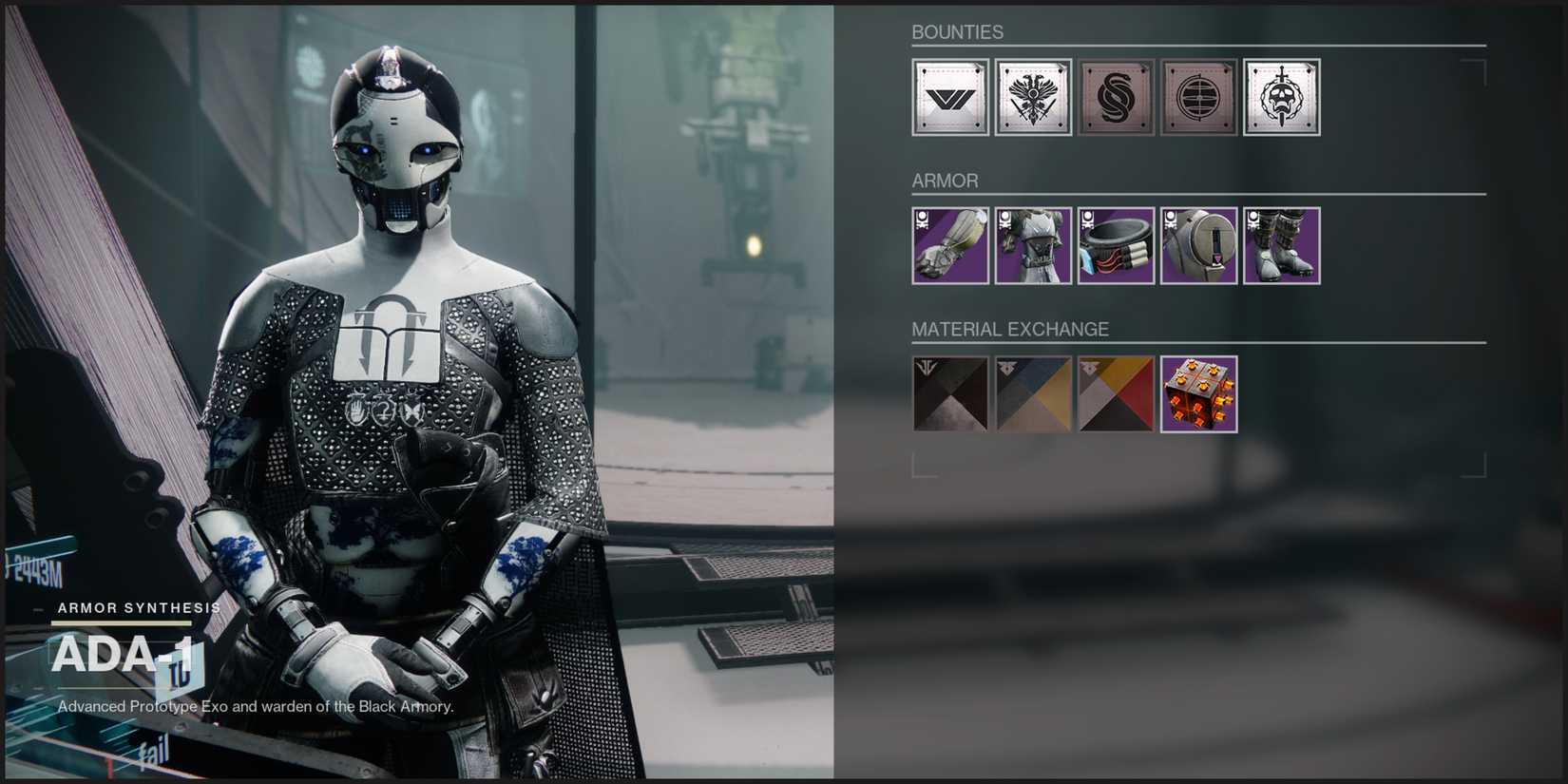Viewport: 1568px width, 784px height.
Task: Select the armor boots from Ada-1
Action: 1281,246
